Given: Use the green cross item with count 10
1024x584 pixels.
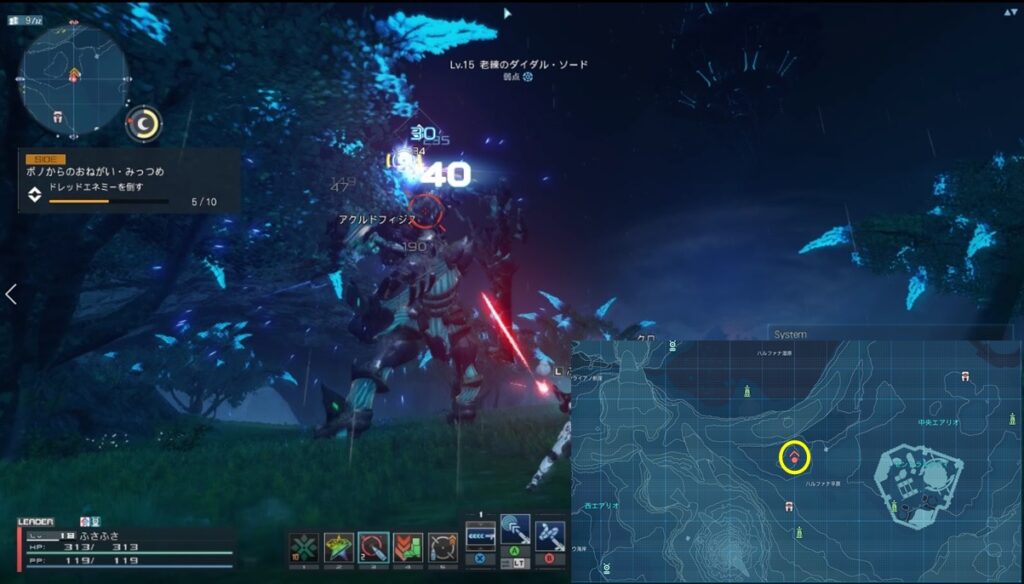Looking at the screenshot, I should pyautogui.click(x=303, y=547).
